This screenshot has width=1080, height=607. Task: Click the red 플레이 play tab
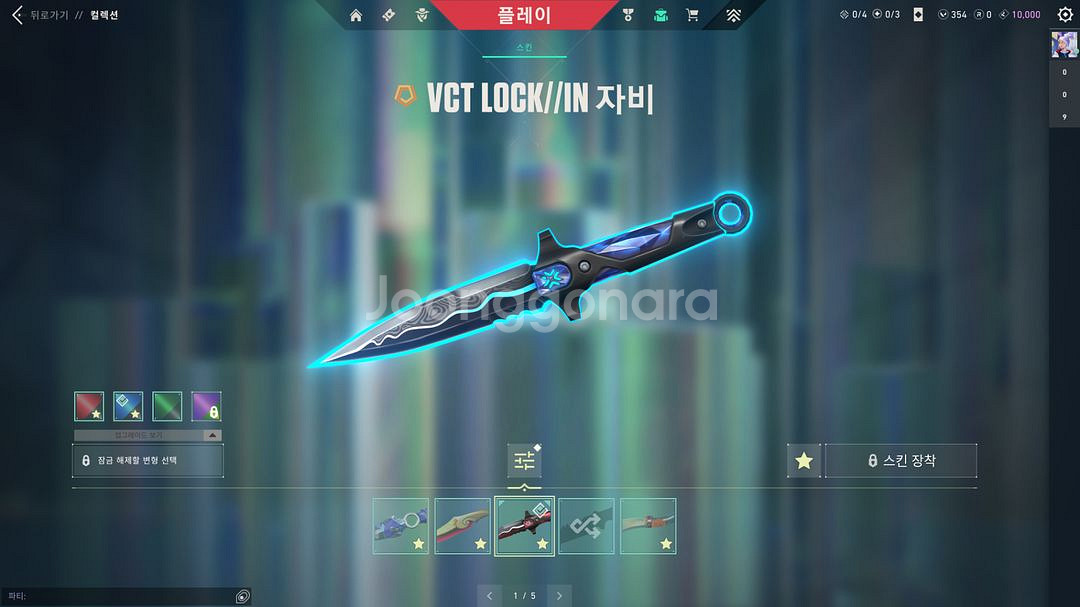point(524,15)
